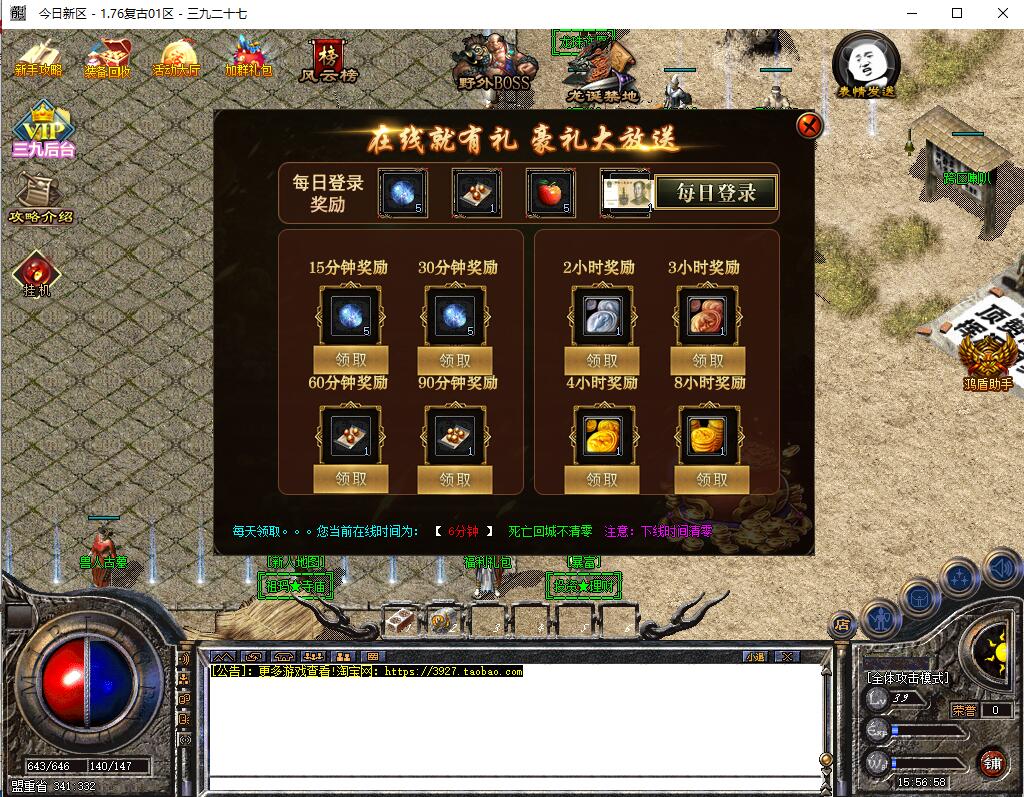This screenshot has height=797, width=1024.
Task: Close the online rewards popup
Action: pyautogui.click(x=809, y=126)
